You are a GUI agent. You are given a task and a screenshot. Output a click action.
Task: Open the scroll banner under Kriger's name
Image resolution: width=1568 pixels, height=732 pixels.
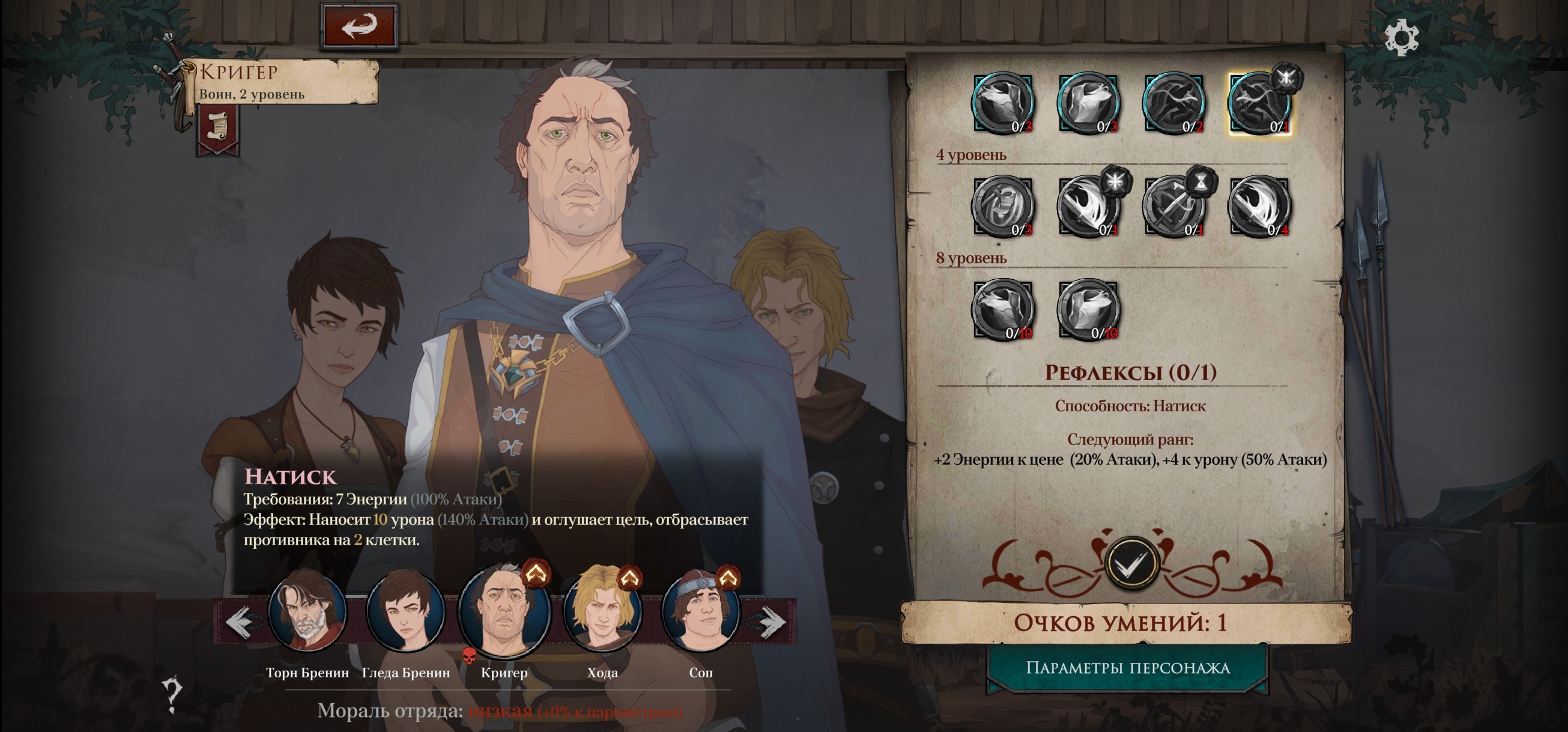(217, 128)
